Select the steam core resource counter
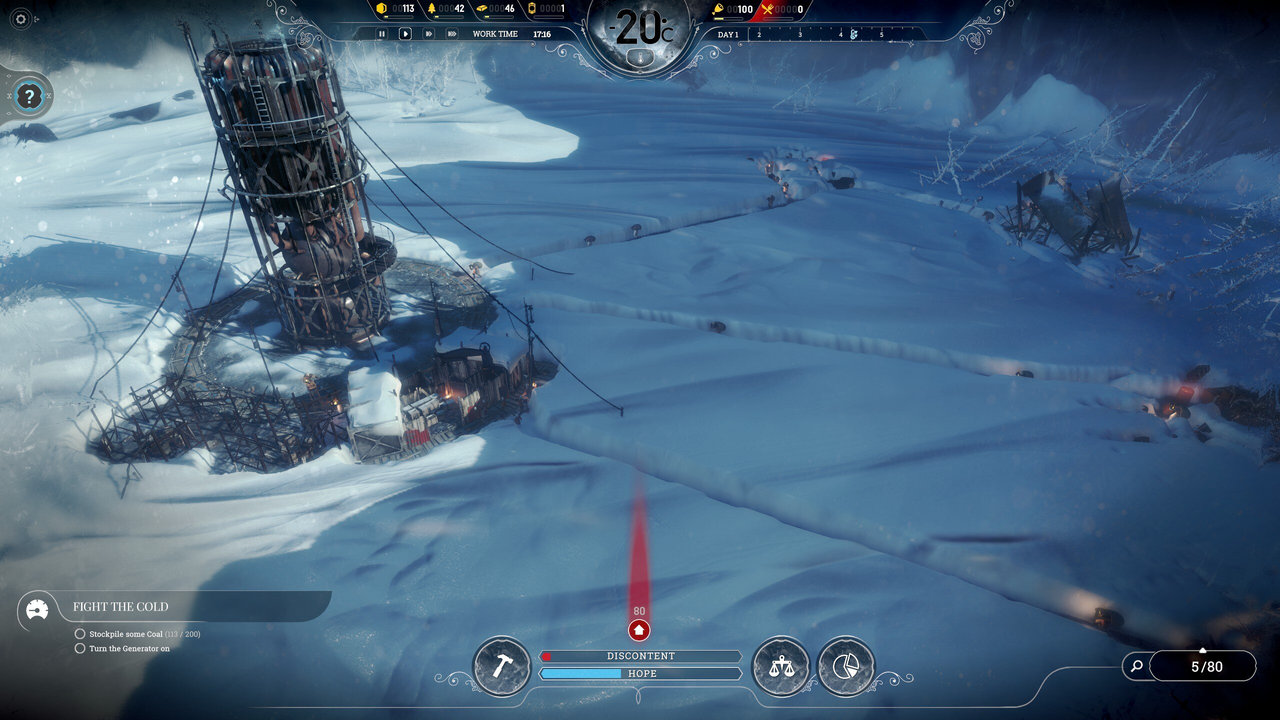This screenshot has height=720, width=1280. (546, 9)
